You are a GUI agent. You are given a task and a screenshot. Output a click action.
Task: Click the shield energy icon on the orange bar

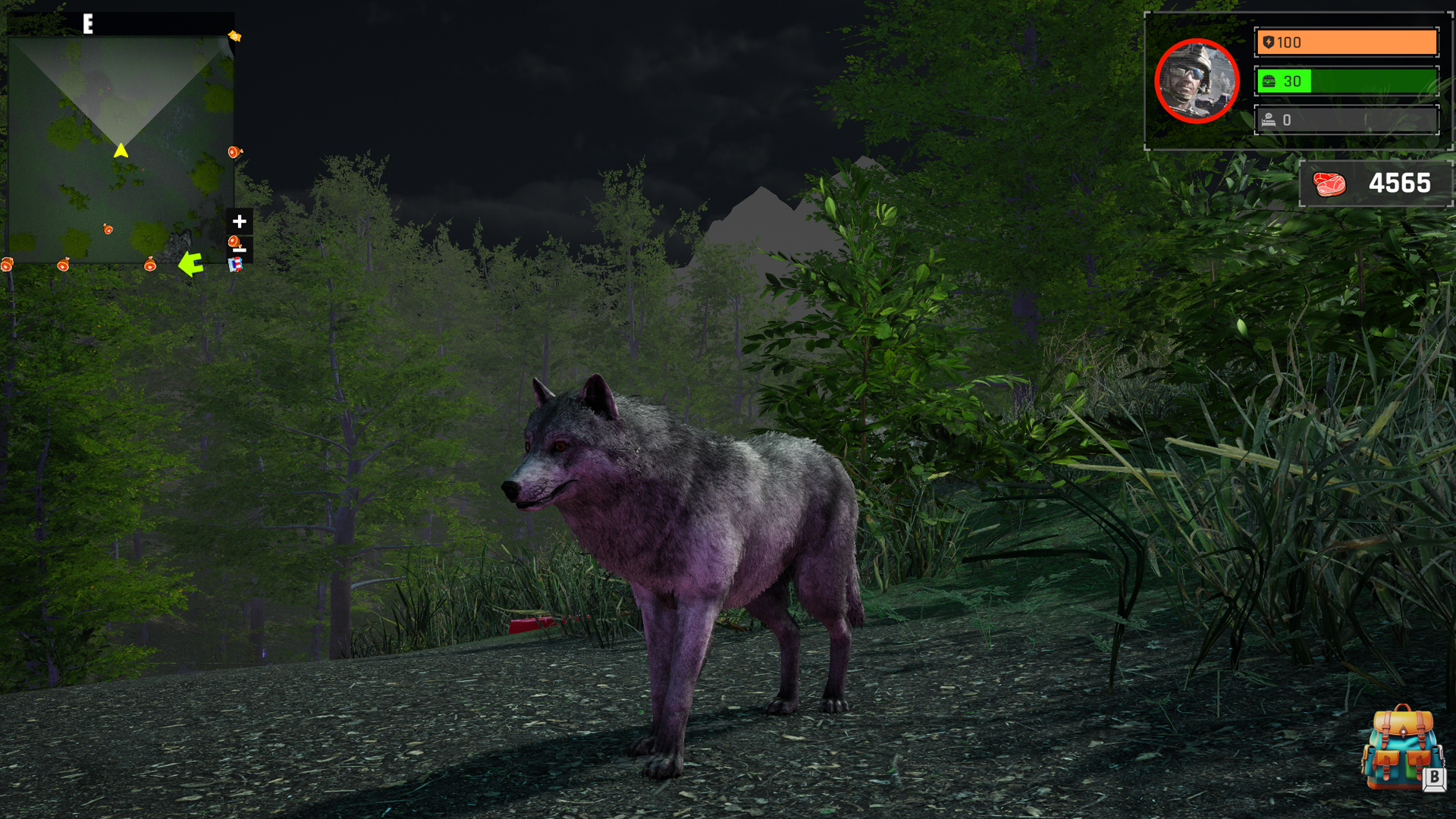coord(1268,42)
